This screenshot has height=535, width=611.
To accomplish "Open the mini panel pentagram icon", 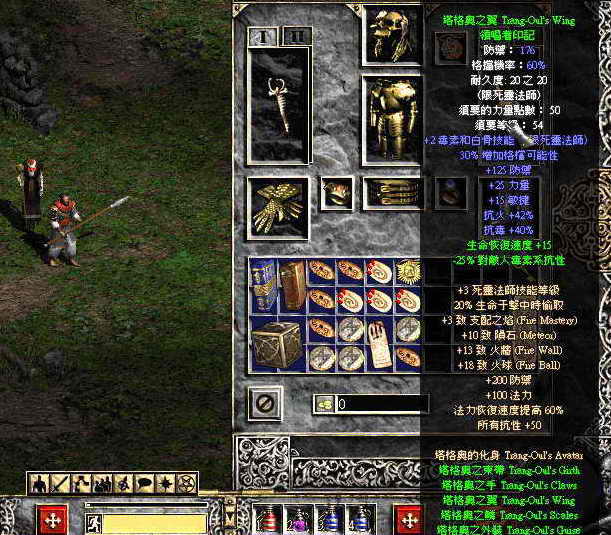I will pos(186,483).
